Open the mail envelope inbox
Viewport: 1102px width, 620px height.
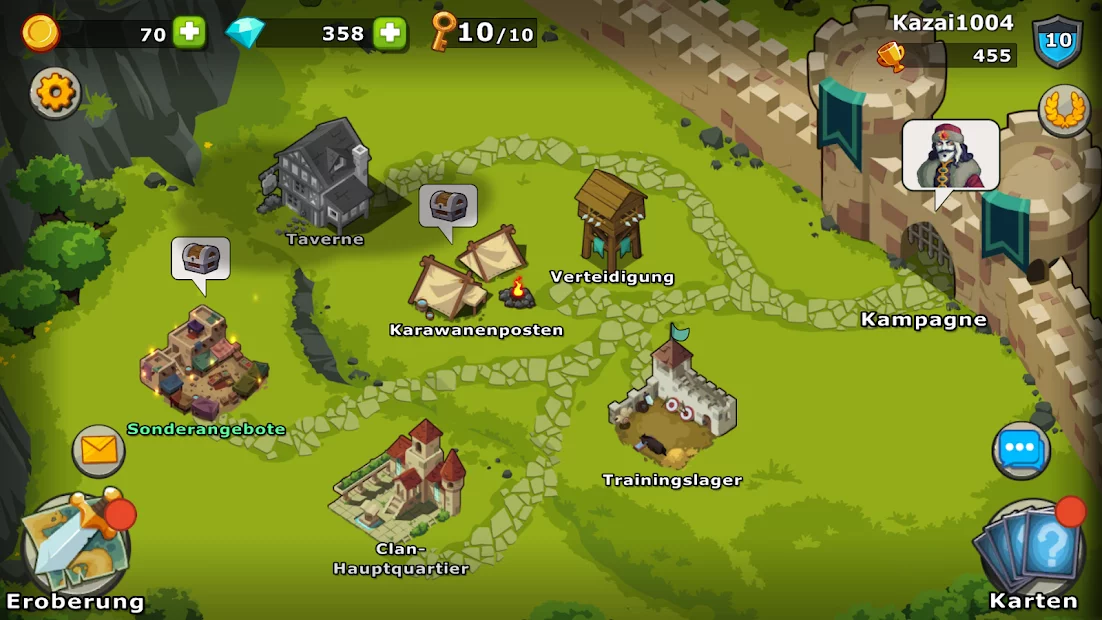coord(99,451)
